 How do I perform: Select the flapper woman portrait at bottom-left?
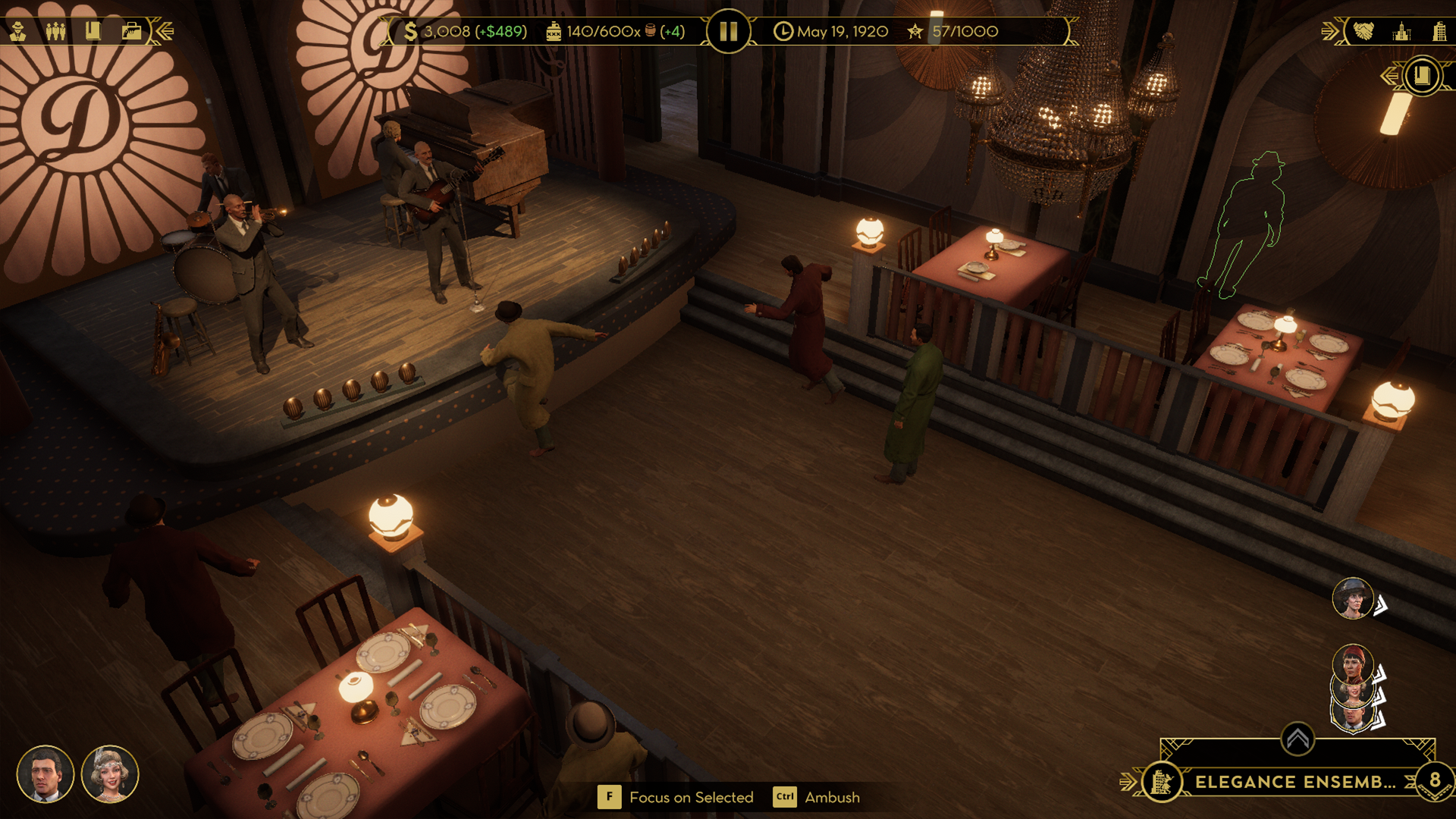(111, 774)
